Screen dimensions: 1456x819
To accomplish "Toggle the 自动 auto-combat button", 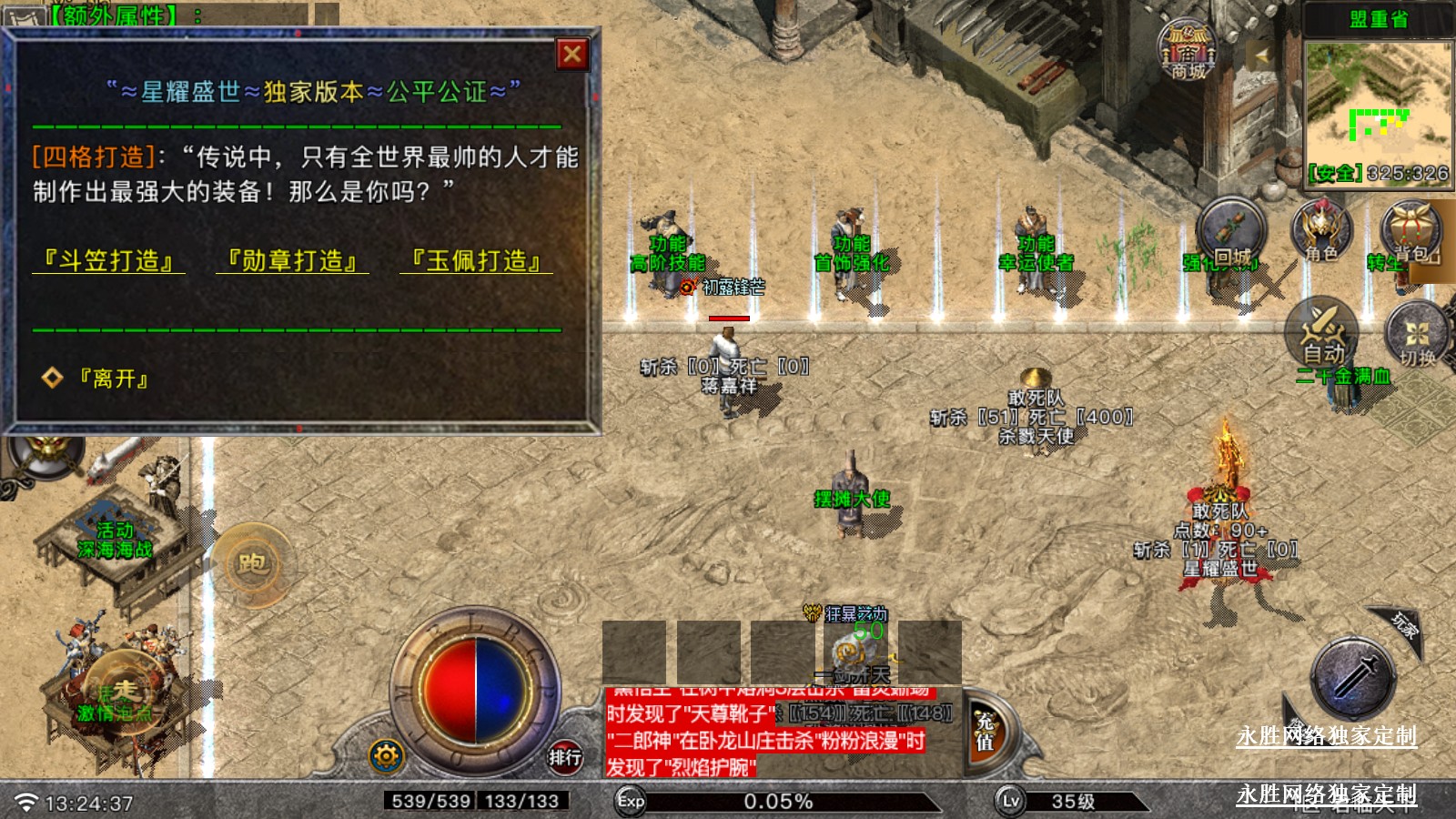I will tap(1322, 333).
